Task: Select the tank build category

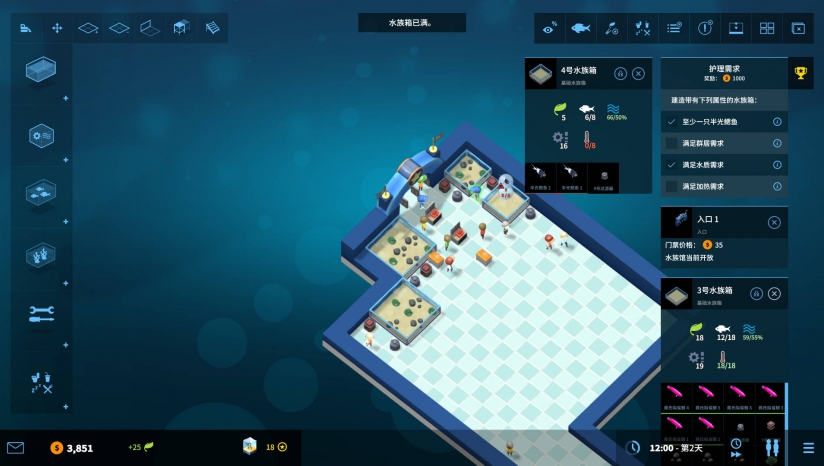Action: click(41, 70)
